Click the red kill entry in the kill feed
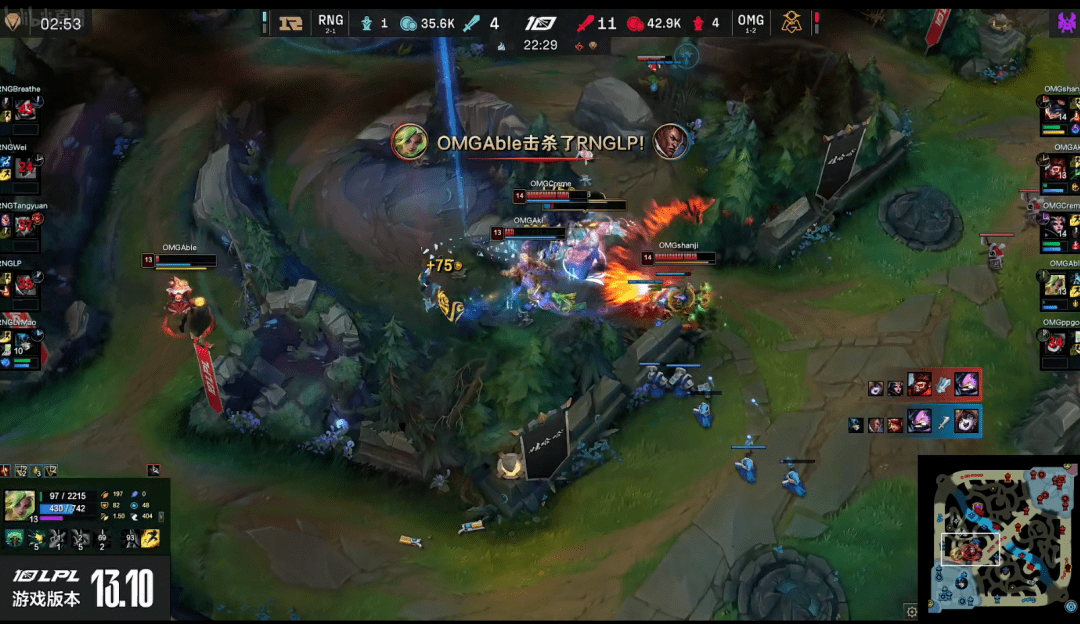 click(925, 385)
